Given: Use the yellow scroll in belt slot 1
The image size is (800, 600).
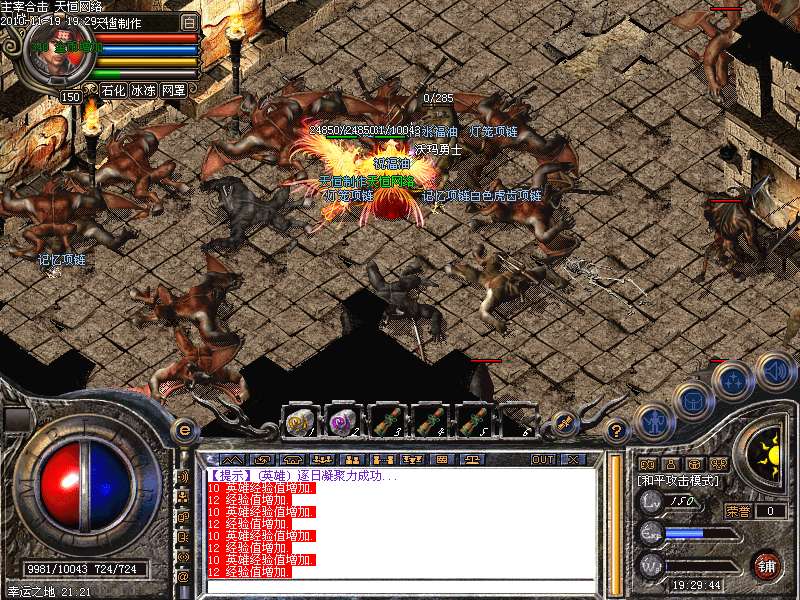Looking at the screenshot, I should click(x=299, y=421).
